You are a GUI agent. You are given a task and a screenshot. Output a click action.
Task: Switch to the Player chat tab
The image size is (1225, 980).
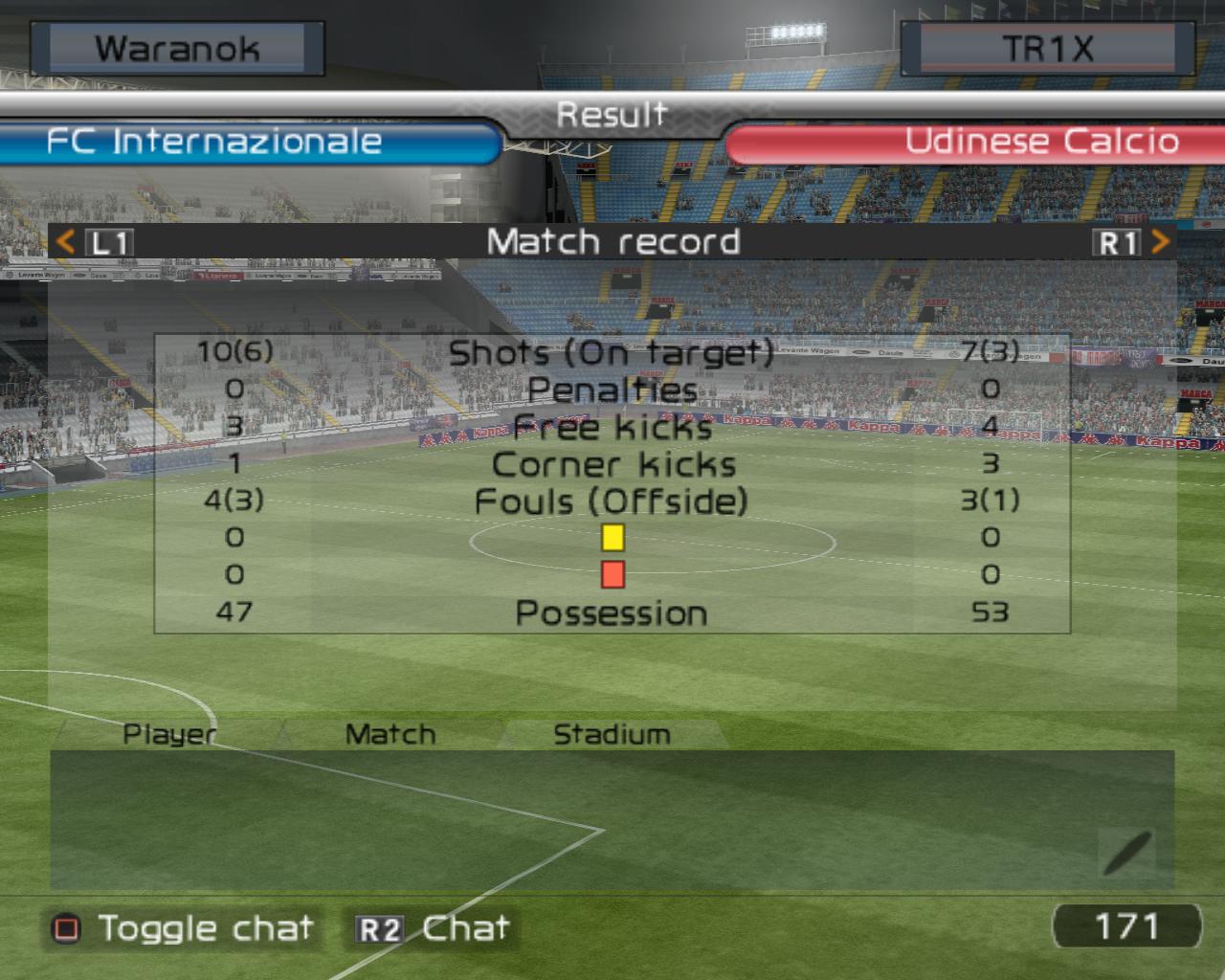click(x=169, y=734)
